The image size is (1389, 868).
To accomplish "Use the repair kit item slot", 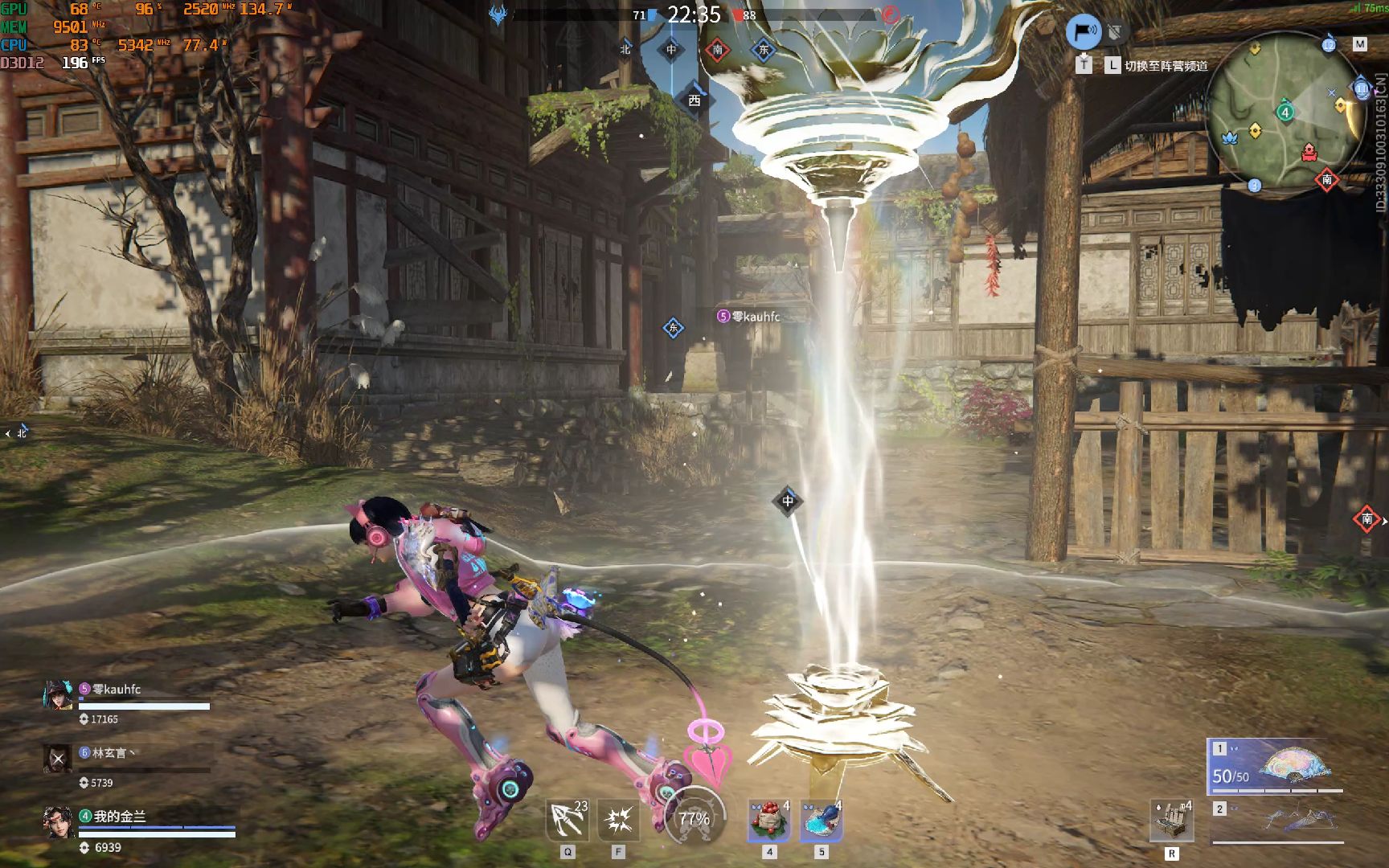I will pos(1171,821).
